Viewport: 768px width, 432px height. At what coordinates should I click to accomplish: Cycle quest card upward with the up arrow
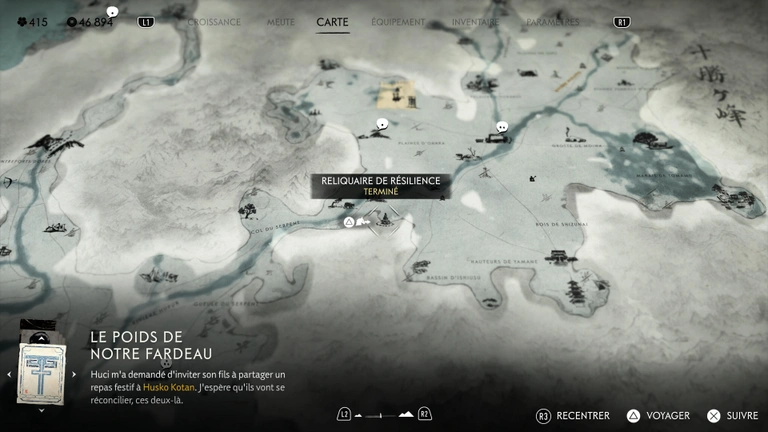point(41,324)
